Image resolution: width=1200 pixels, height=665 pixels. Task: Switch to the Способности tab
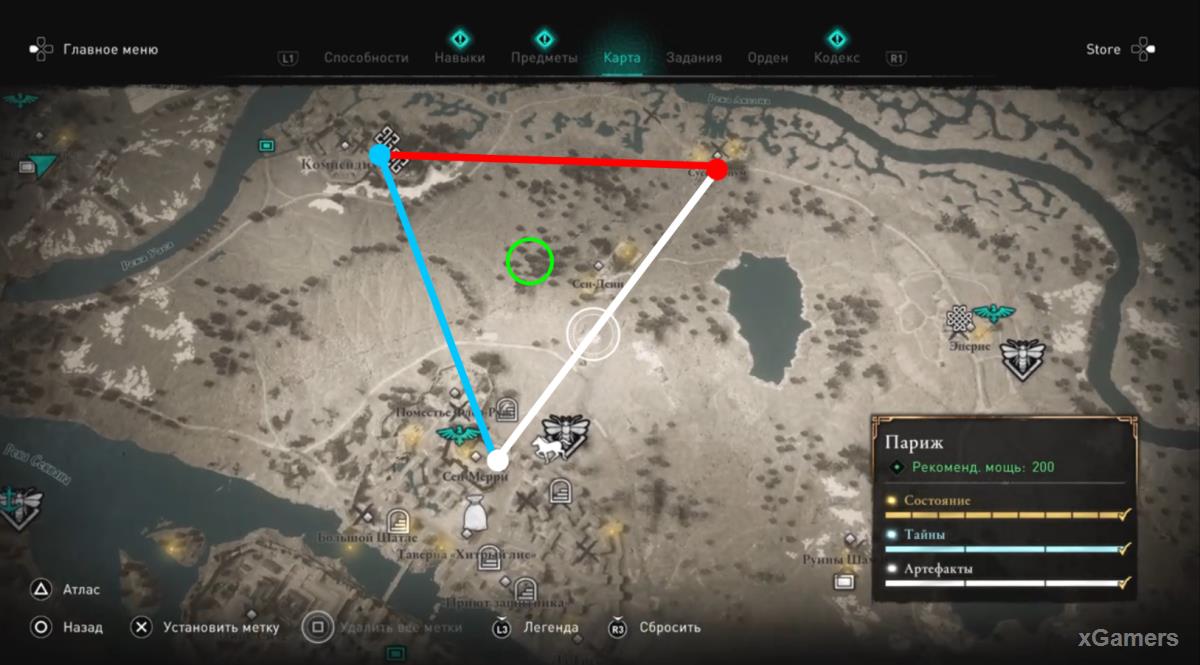[366, 58]
